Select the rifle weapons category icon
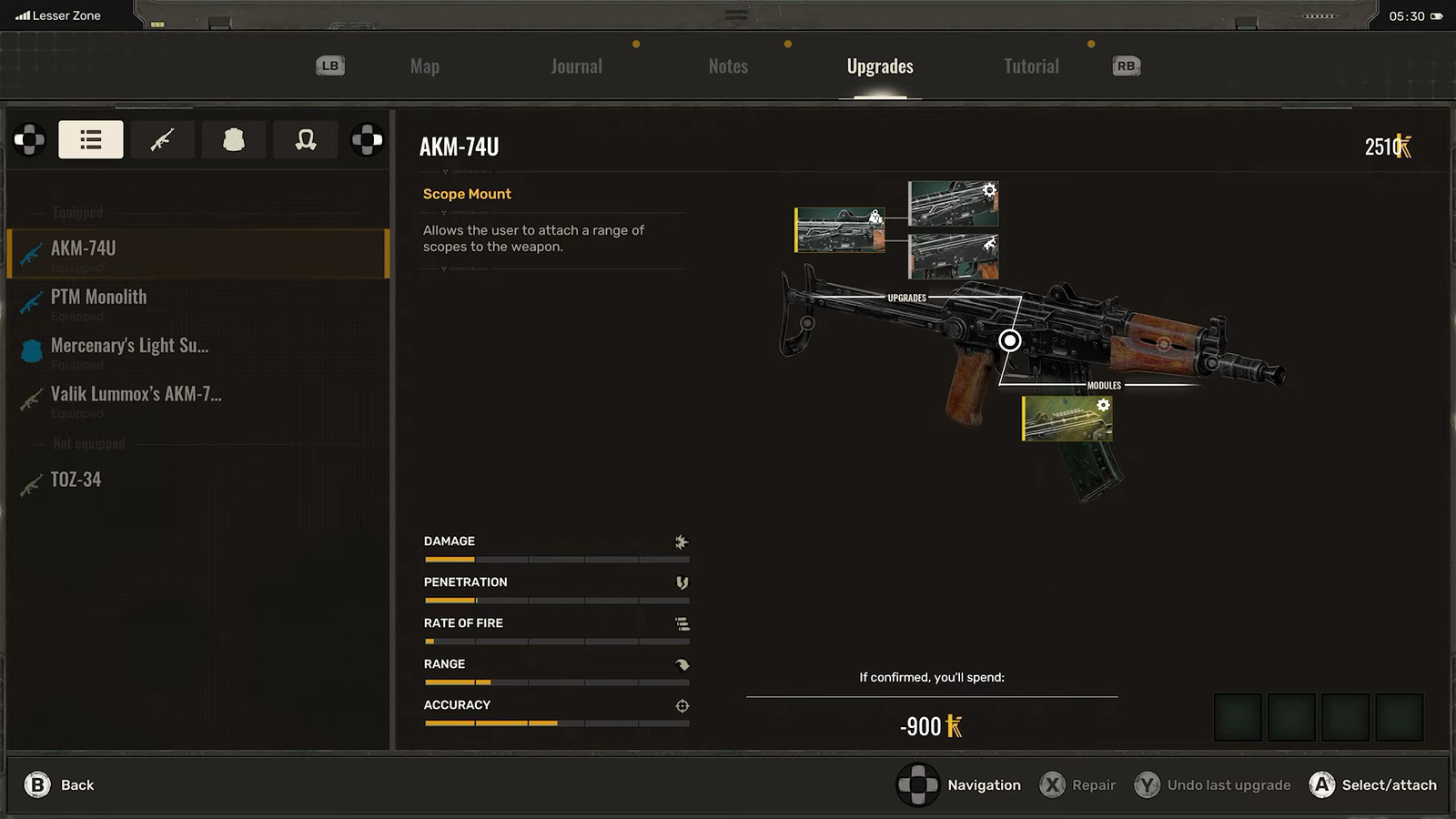 pyautogui.click(x=162, y=139)
